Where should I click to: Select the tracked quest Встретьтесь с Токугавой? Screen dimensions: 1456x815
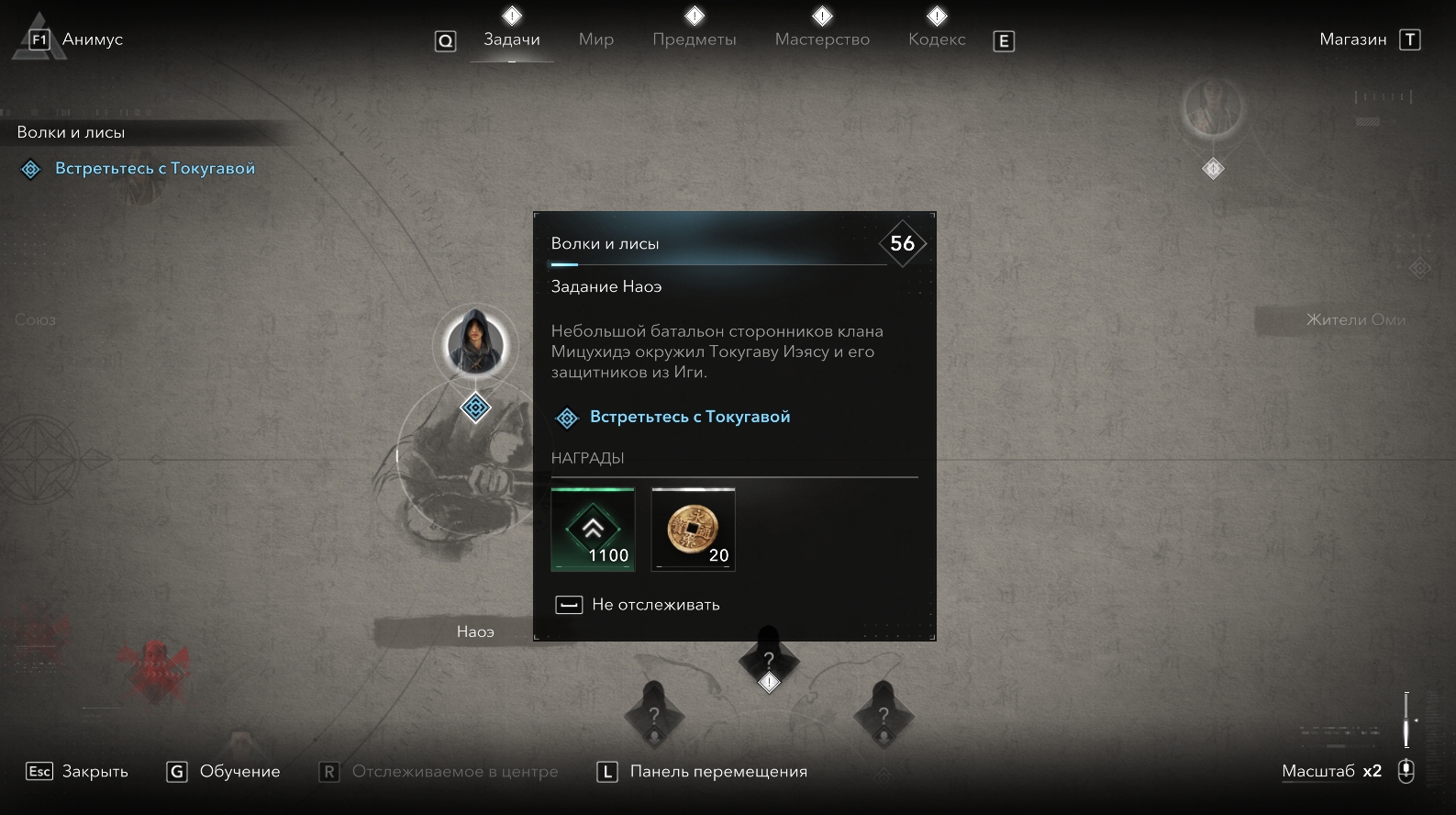154,169
